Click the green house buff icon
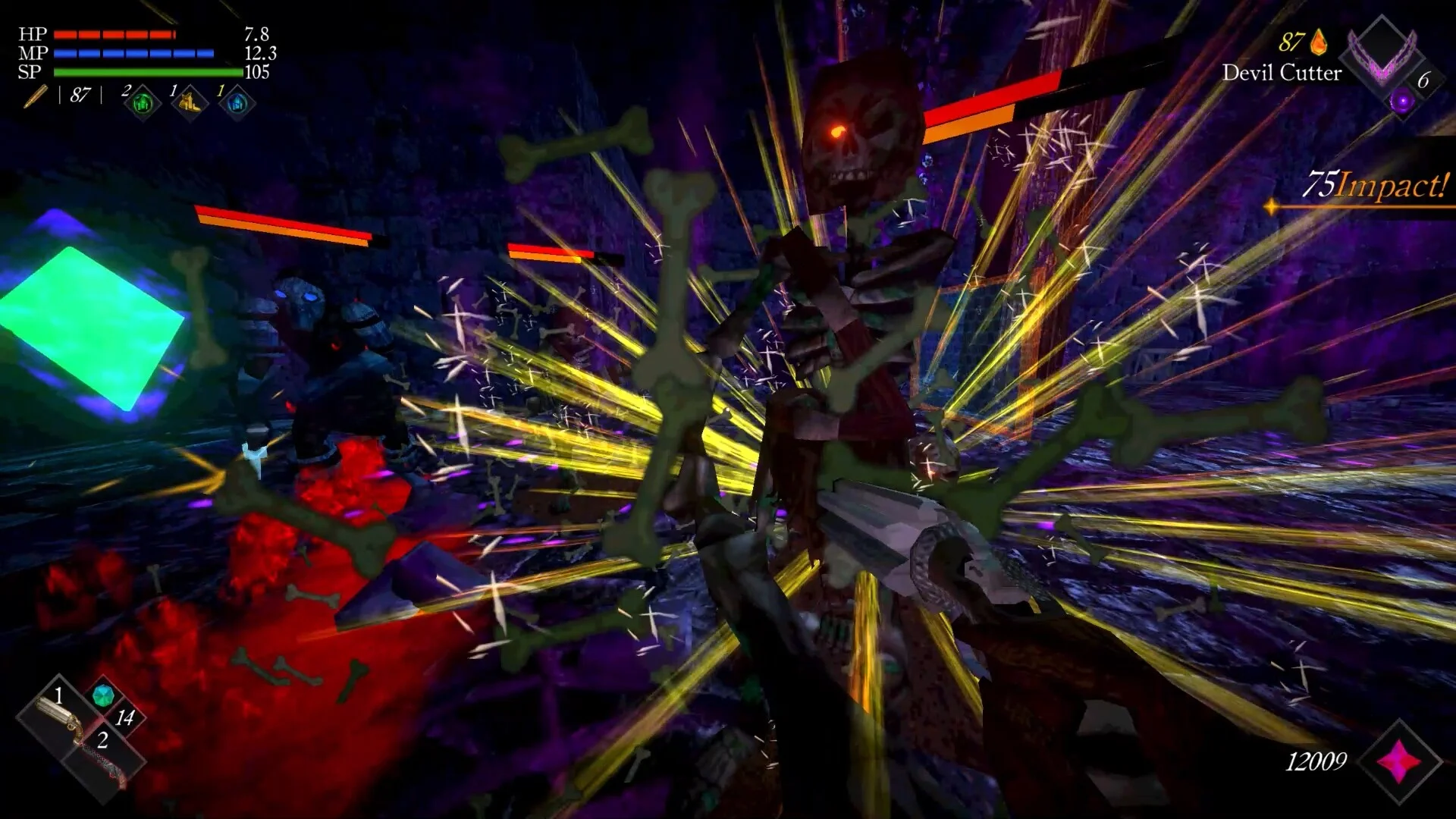Screen dimensions: 1456x819 (143, 103)
